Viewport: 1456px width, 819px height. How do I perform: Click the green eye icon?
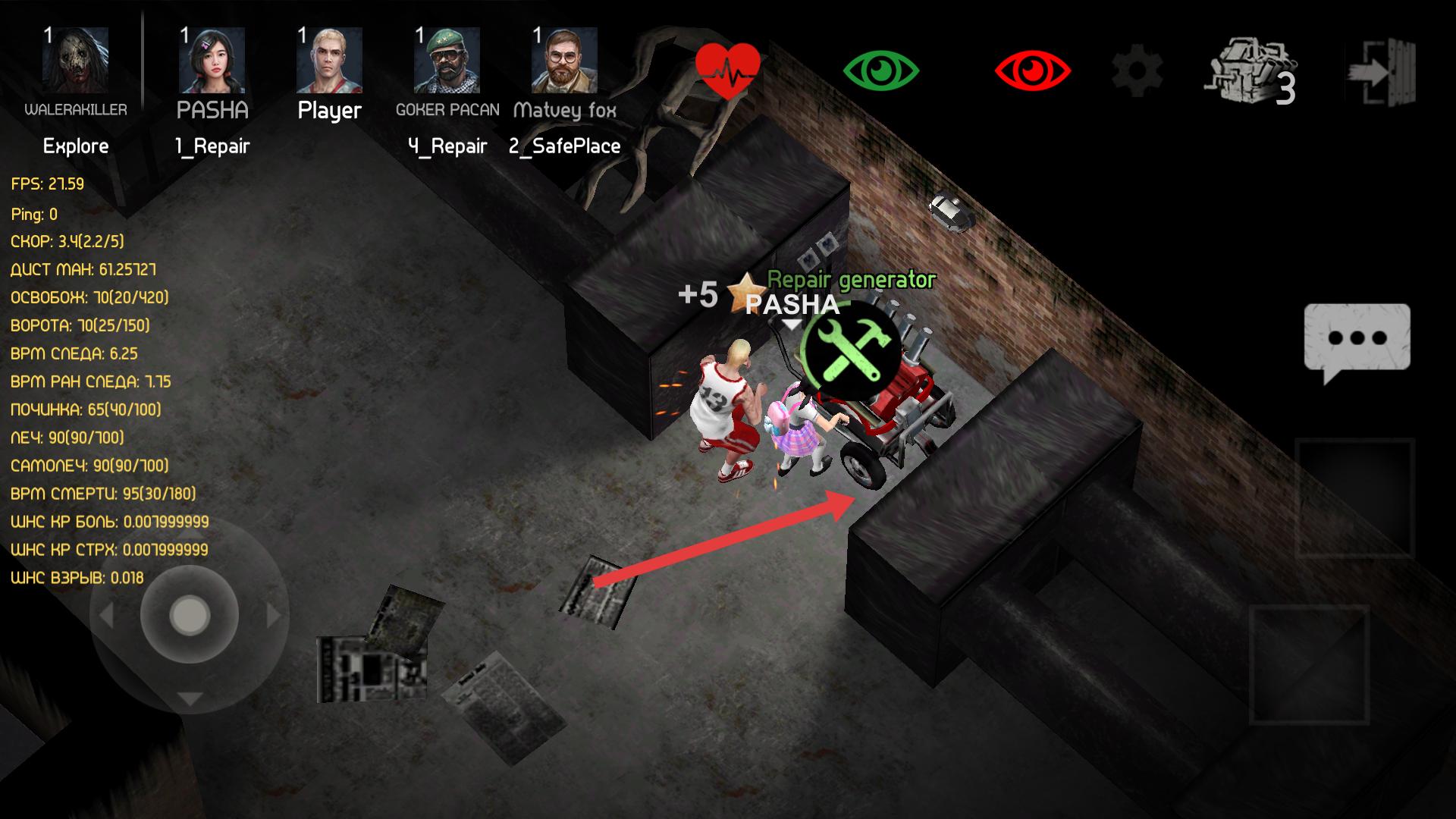pyautogui.click(x=880, y=71)
